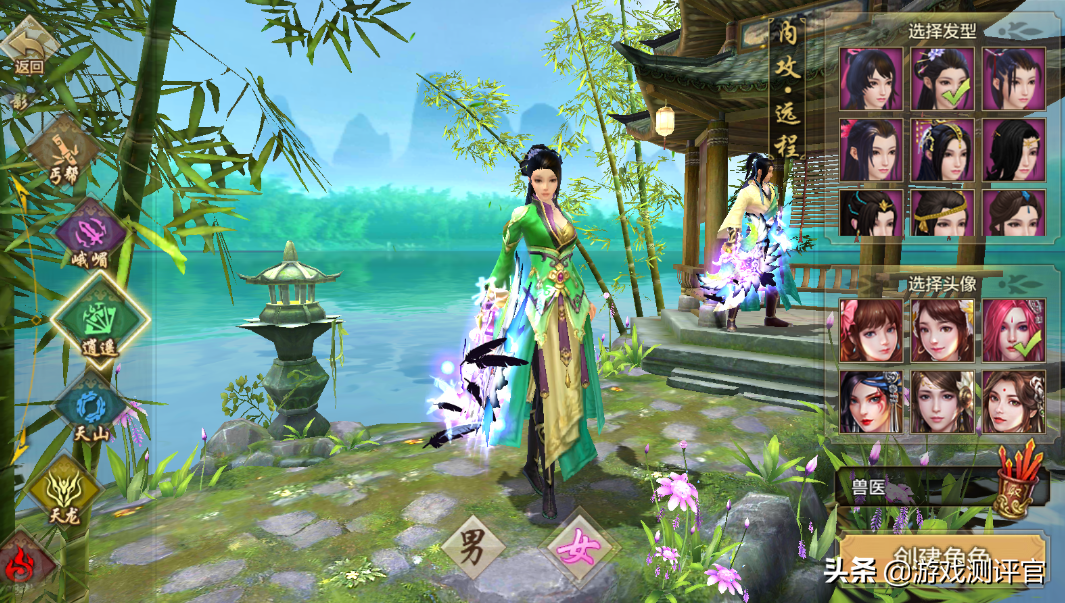
Task: Choose the check-marked hairstyle with purple flower
Action: pyautogui.click(x=942, y=78)
